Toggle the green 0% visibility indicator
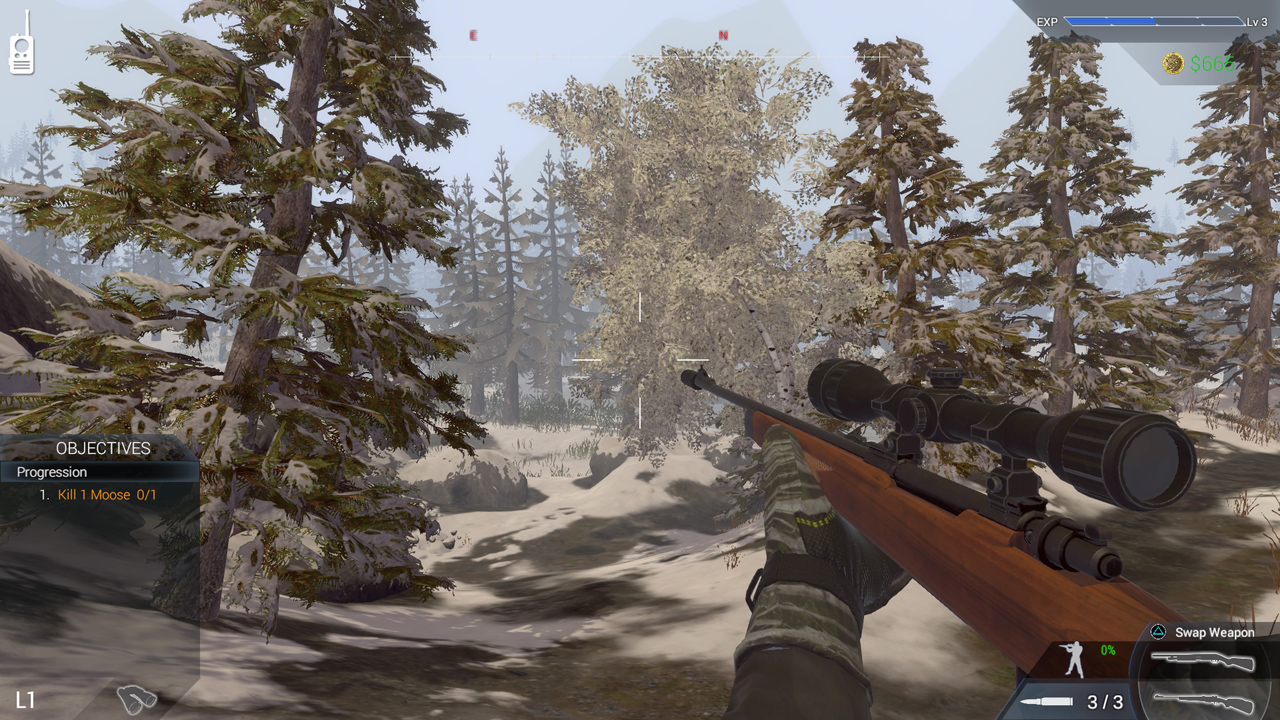 [1106, 648]
